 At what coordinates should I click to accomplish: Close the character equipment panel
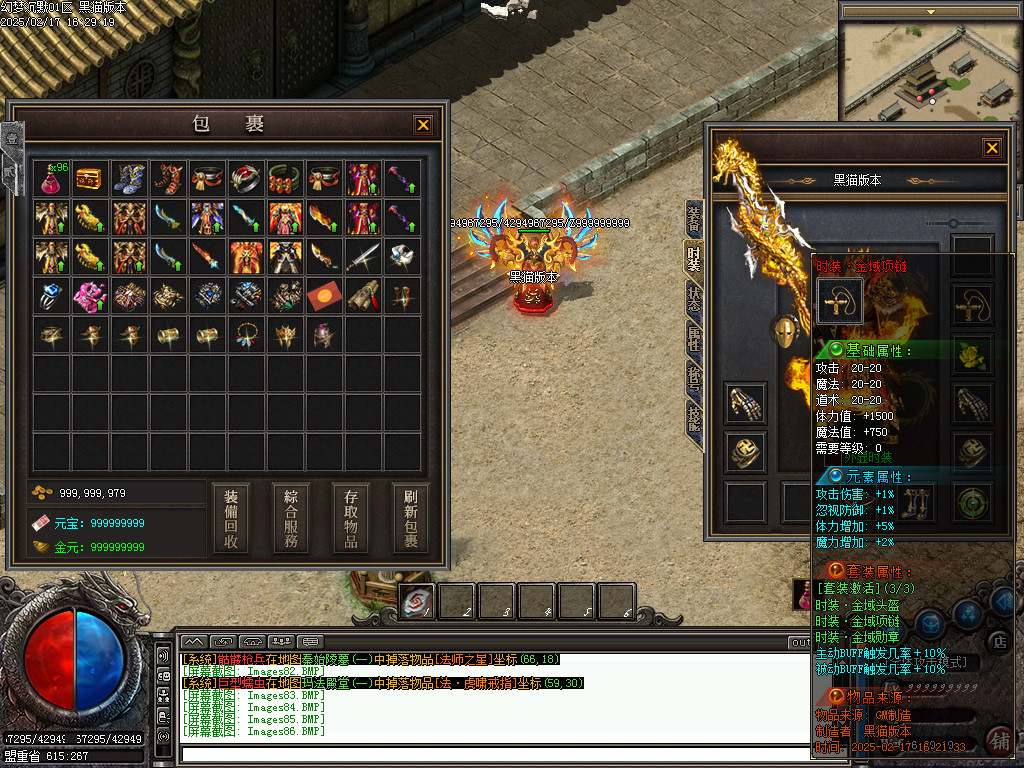[x=991, y=148]
